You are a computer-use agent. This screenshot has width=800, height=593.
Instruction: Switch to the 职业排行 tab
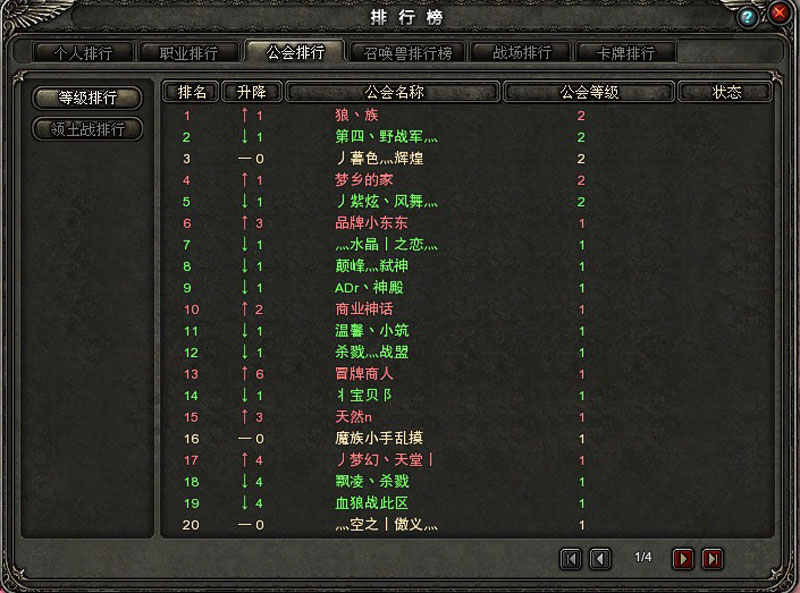(187, 53)
